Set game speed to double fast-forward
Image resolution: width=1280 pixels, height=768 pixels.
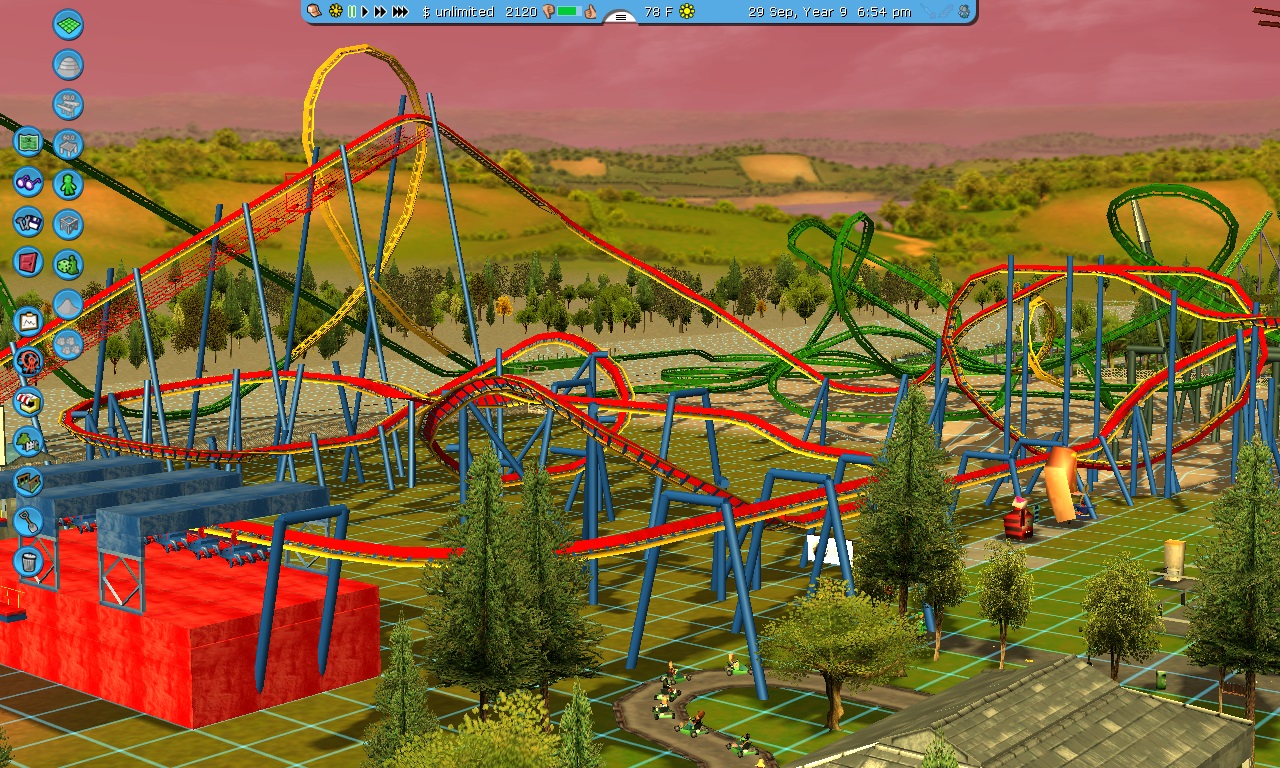[x=380, y=12]
